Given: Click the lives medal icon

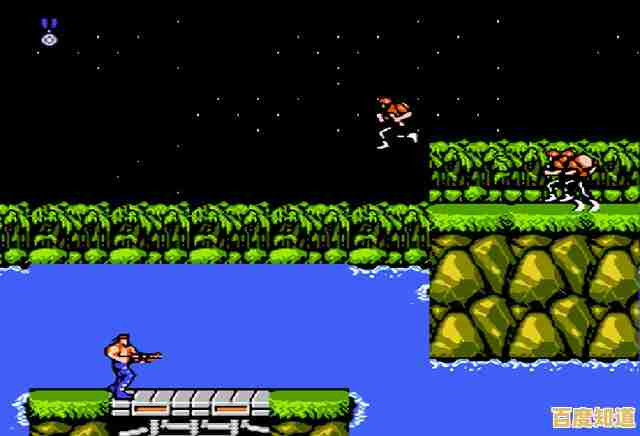Looking at the screenshot, I should [49, 31].
